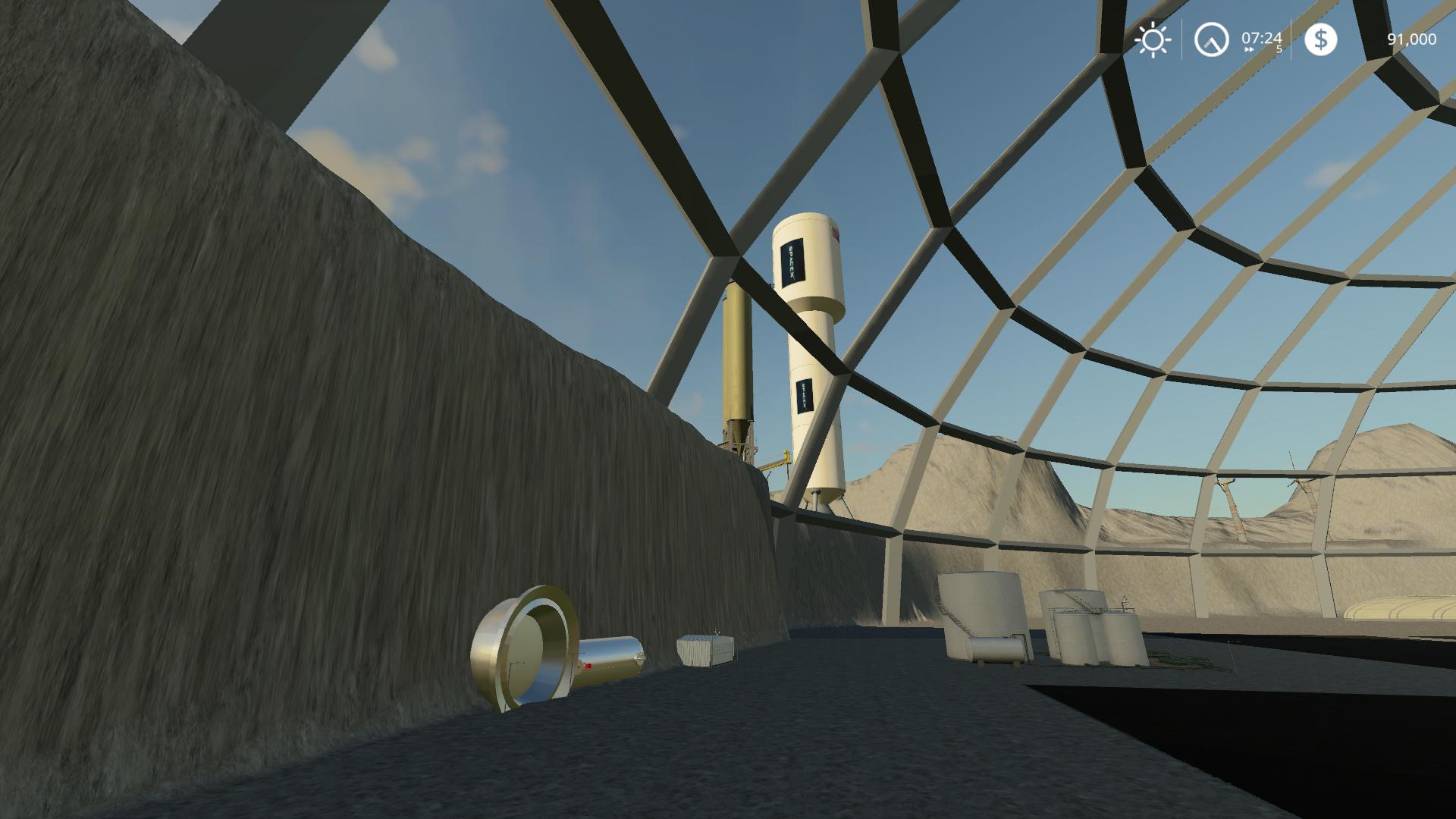Click the dollar money icon

(x=1320, y=39)
